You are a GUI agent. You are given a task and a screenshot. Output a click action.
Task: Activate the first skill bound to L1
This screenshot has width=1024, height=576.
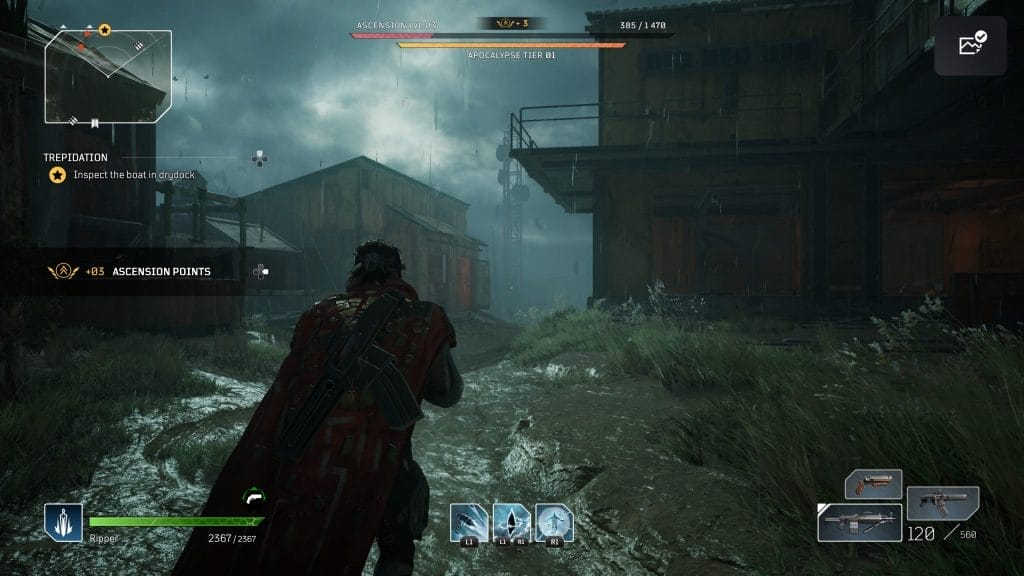click(468, 522)
